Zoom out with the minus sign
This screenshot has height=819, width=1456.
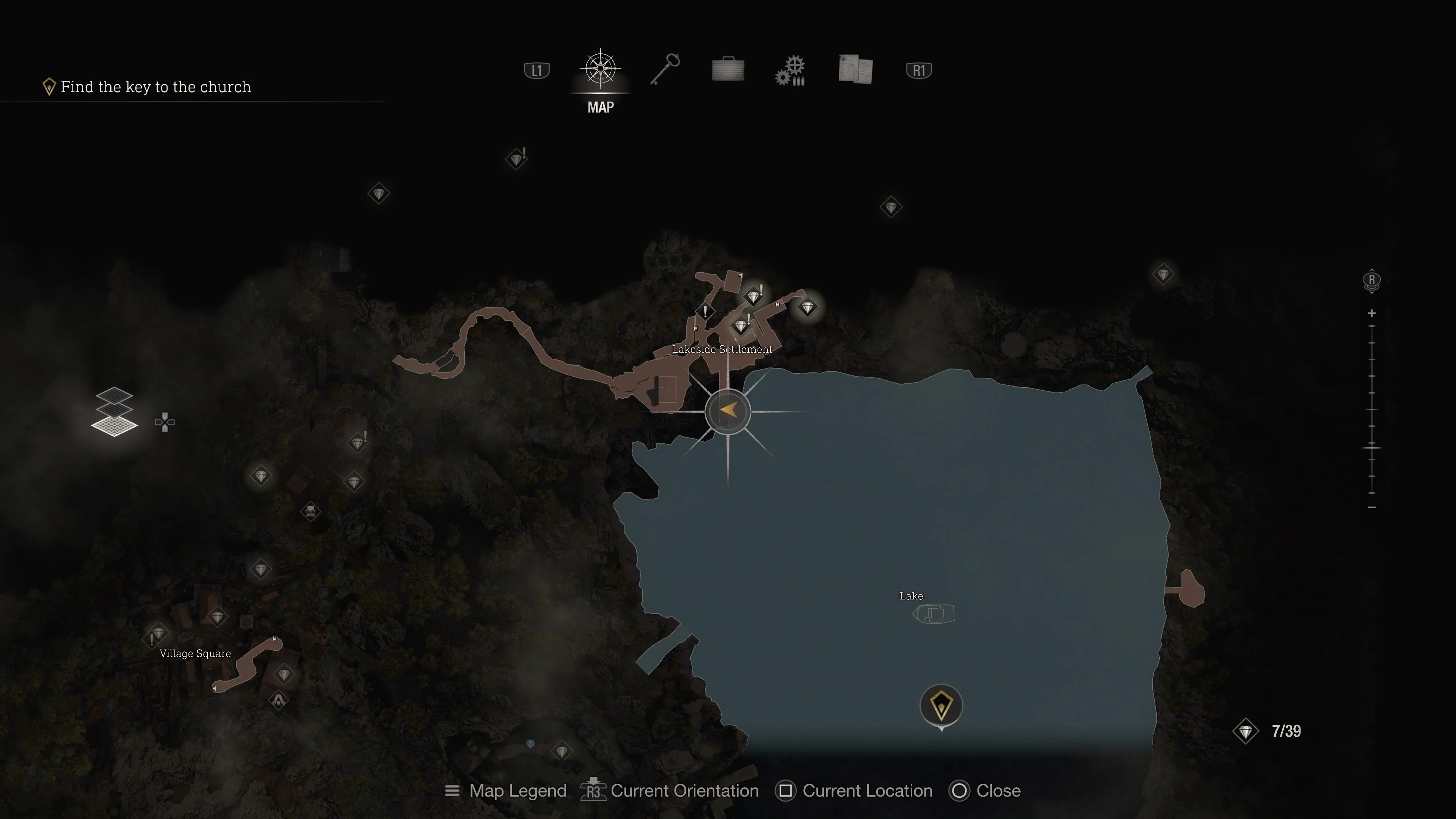(1372, 507)
